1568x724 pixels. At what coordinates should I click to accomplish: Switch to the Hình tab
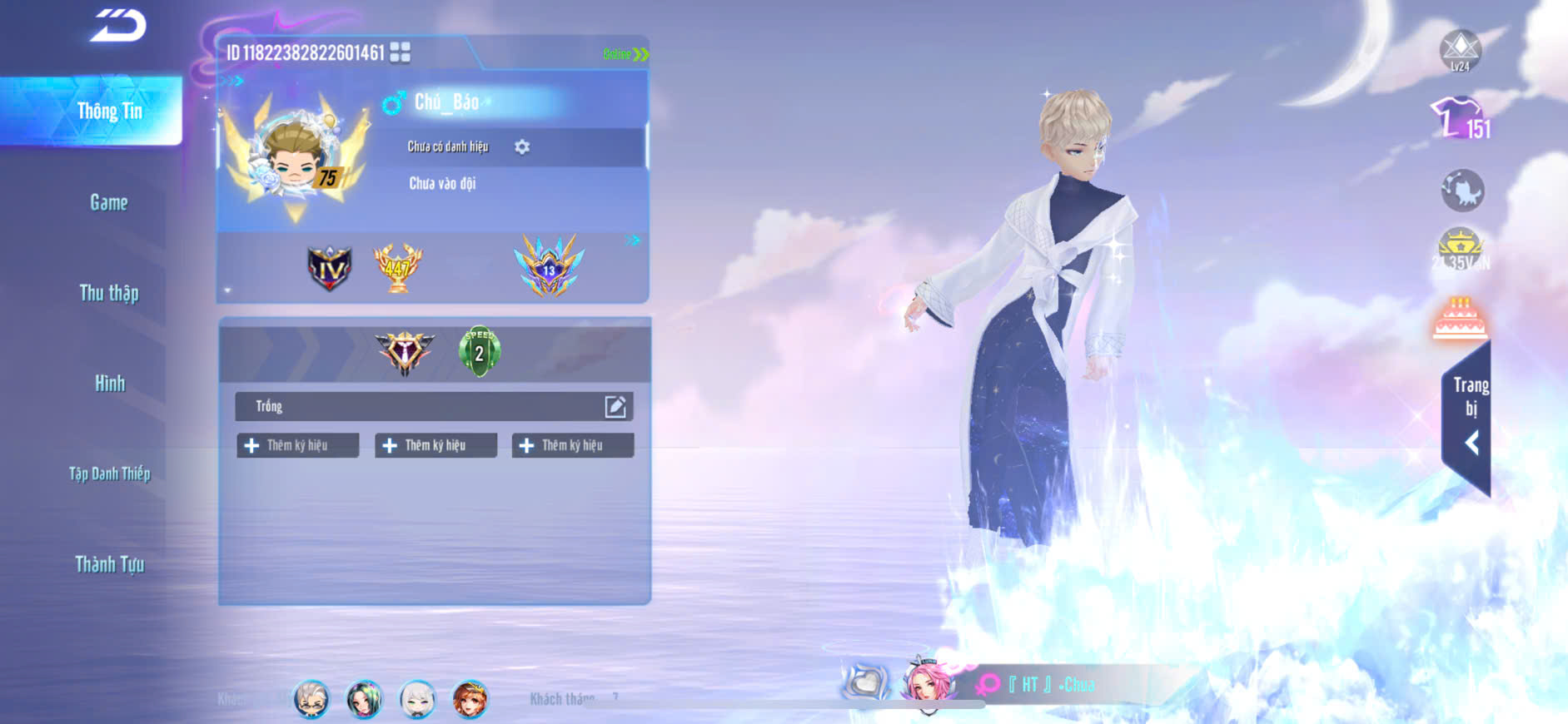[109, 384]
